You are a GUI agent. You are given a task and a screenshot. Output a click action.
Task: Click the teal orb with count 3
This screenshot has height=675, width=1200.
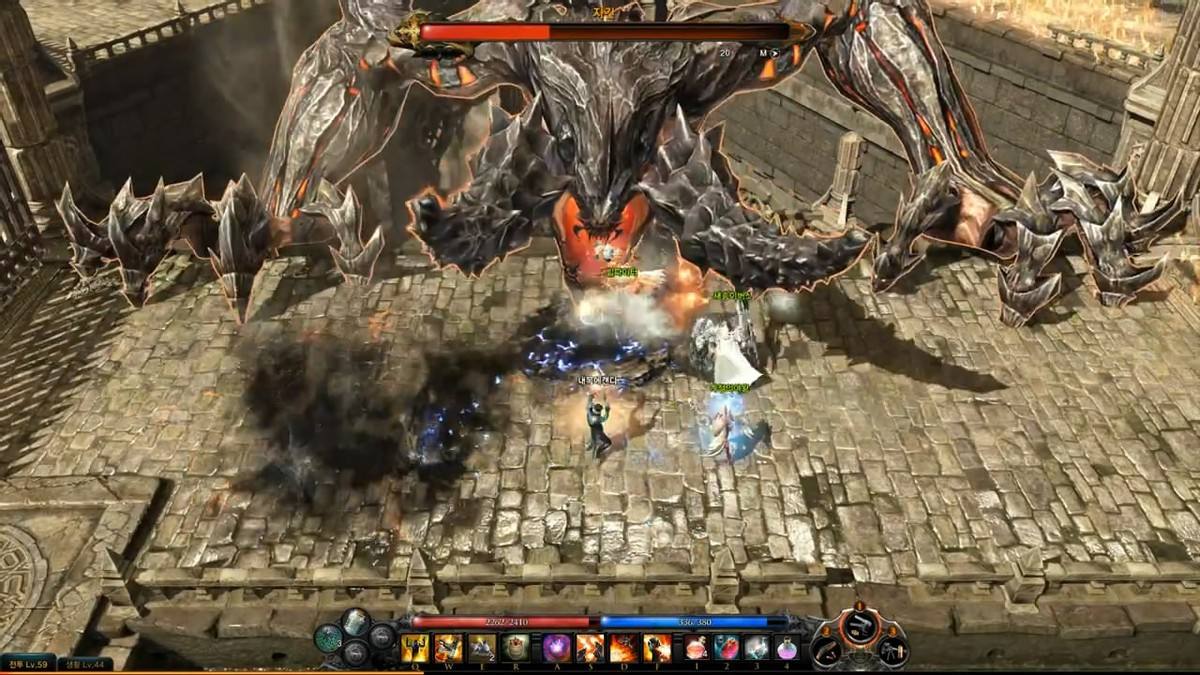click(x=329, y=638)
